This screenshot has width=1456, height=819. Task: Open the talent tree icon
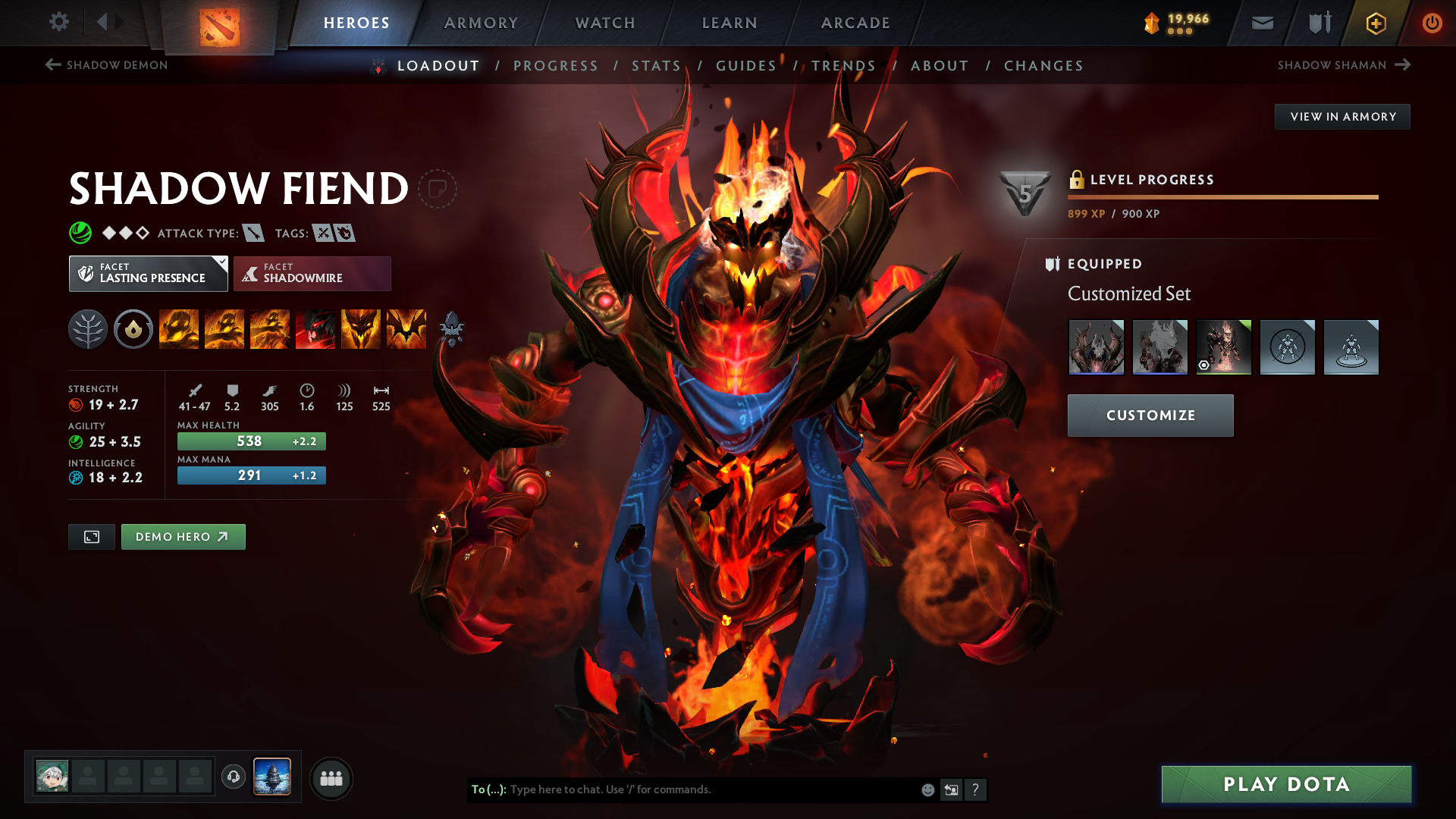pos(87,329)
